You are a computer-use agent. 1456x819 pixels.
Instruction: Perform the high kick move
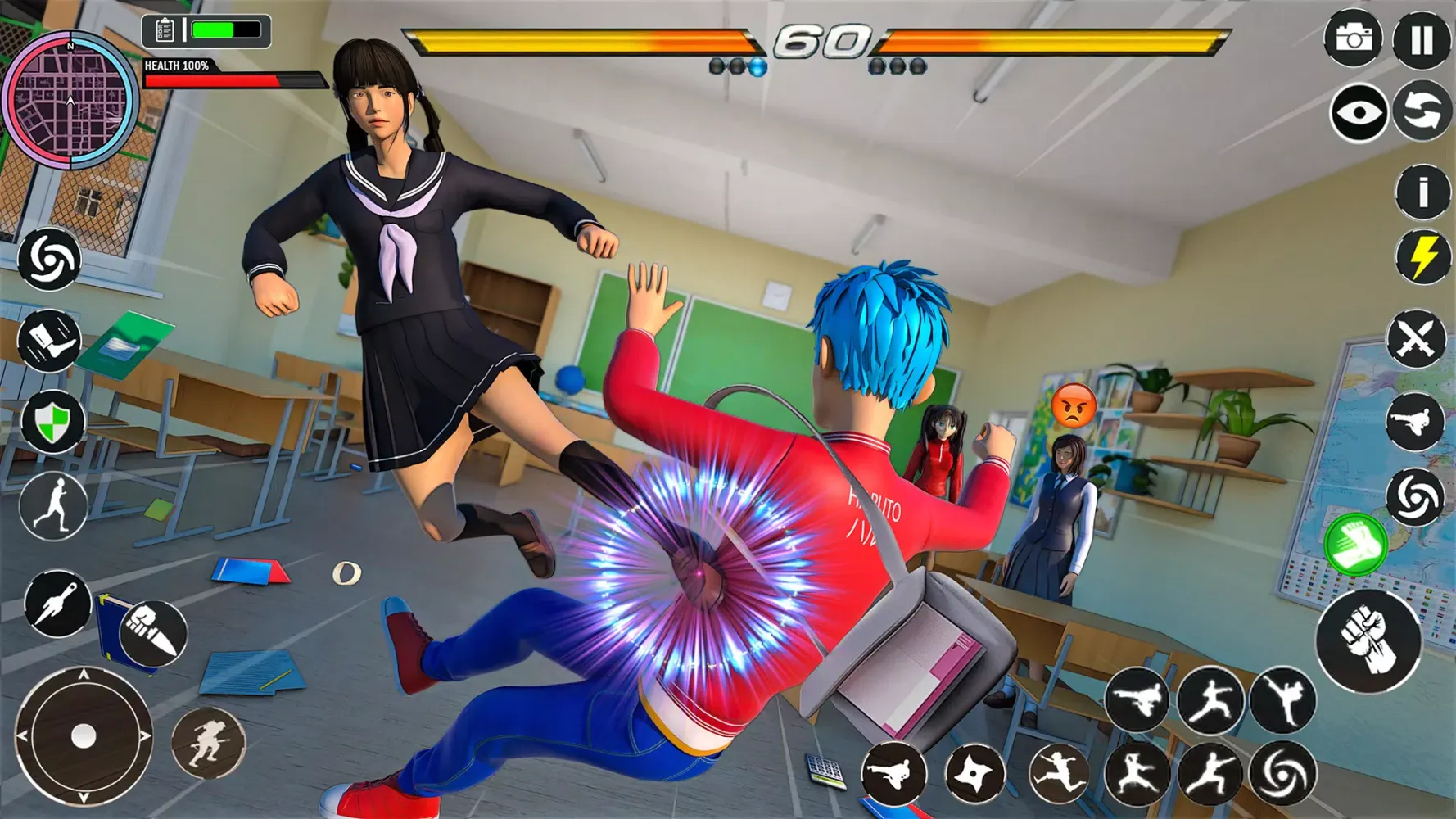click(1282, 699)
